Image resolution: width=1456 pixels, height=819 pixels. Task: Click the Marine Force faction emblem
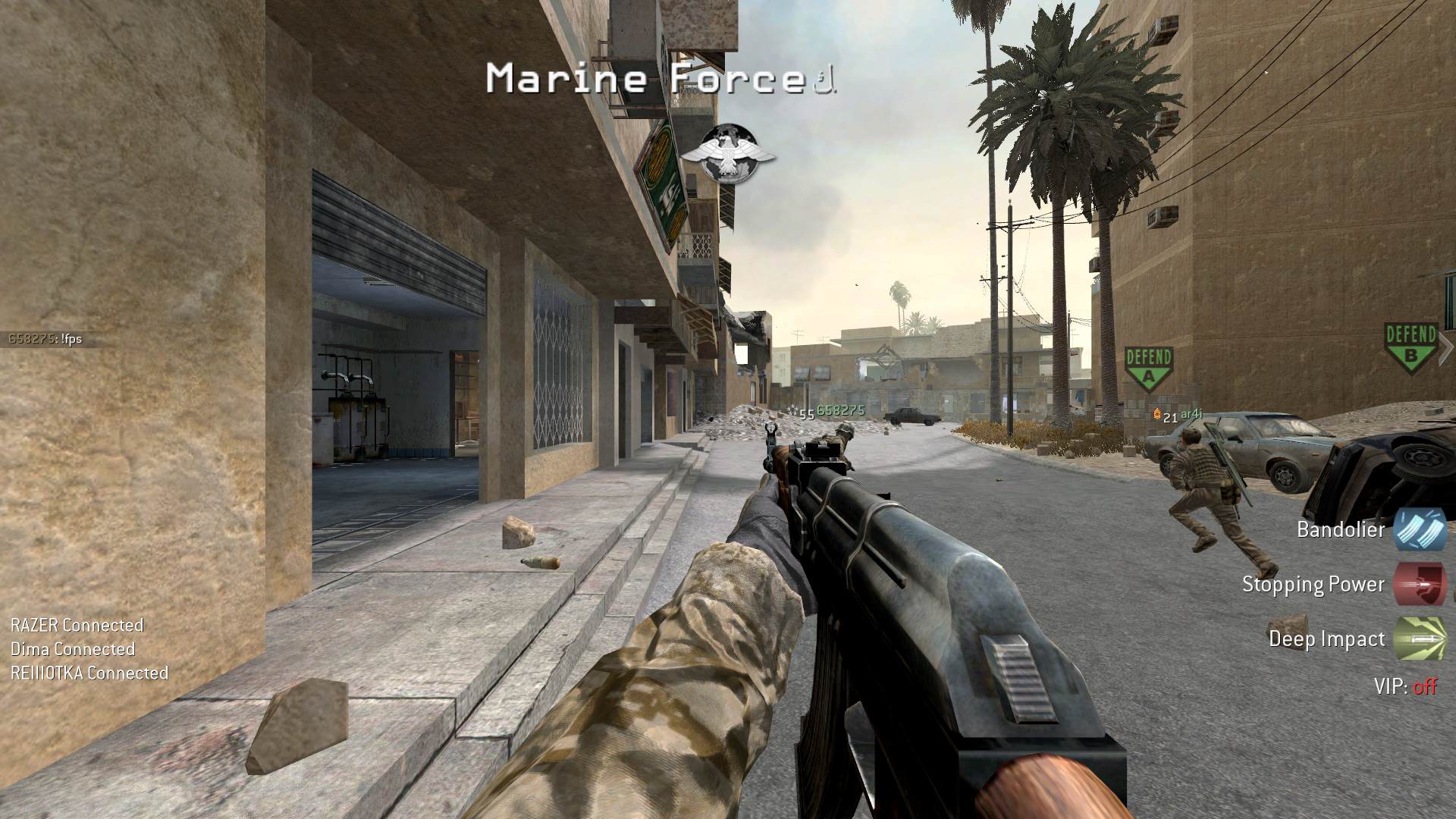click(728, 153)
